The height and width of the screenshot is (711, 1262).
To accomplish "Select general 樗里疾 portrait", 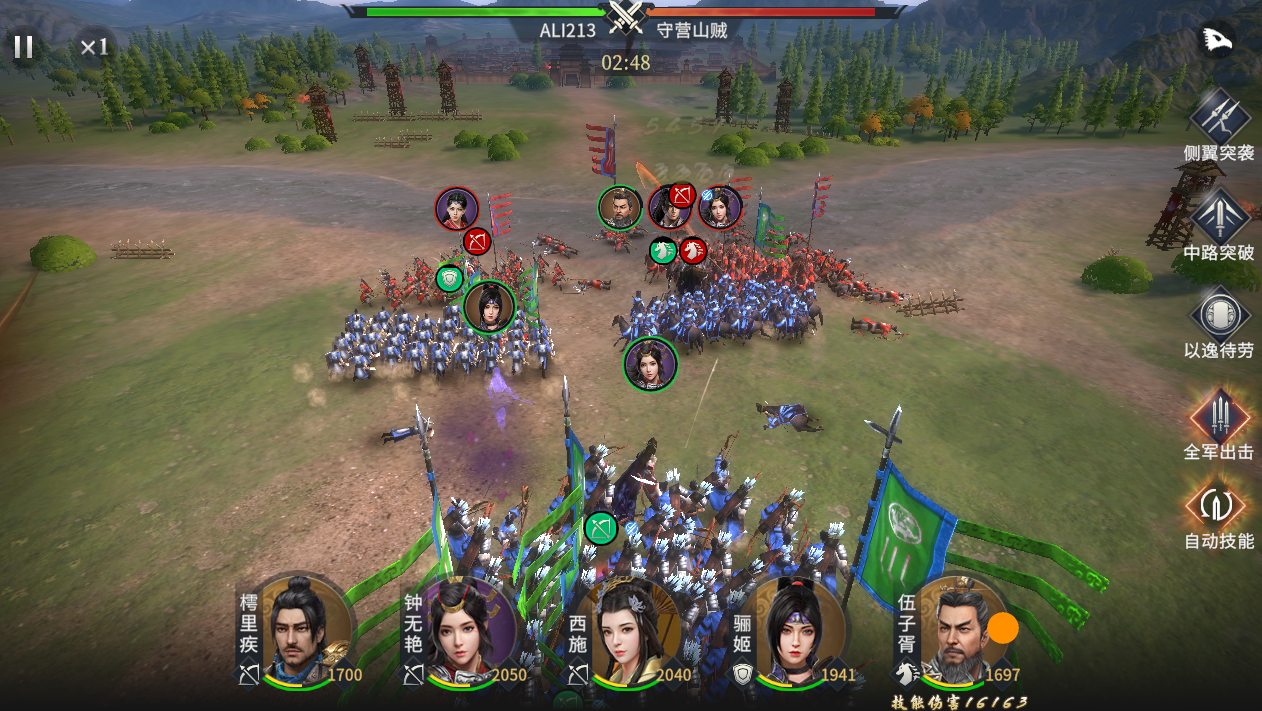I will 296,632.
